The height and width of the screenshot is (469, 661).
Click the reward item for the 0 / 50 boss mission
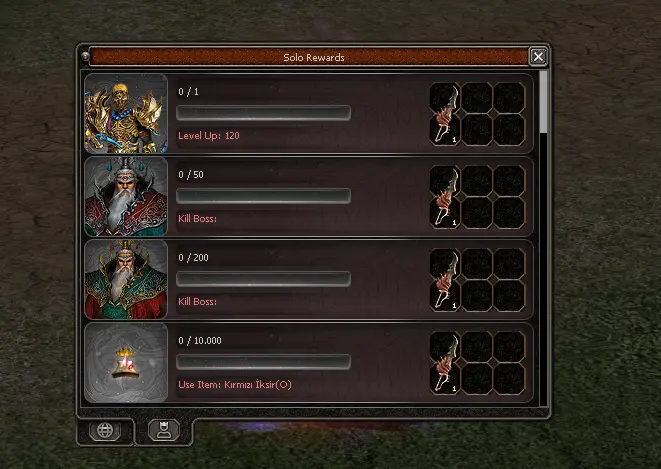click(445, 196)
